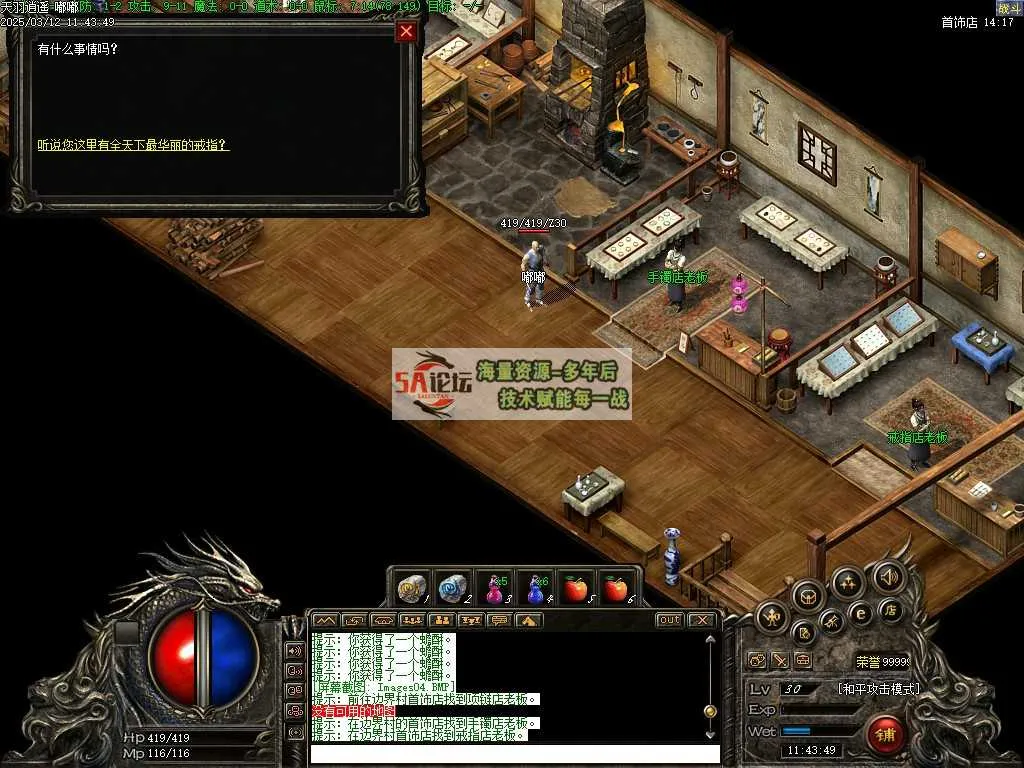This screenshot has width=1024, height=768.
Task: Close the NPC dialogue window
Action: pos(406,32)
